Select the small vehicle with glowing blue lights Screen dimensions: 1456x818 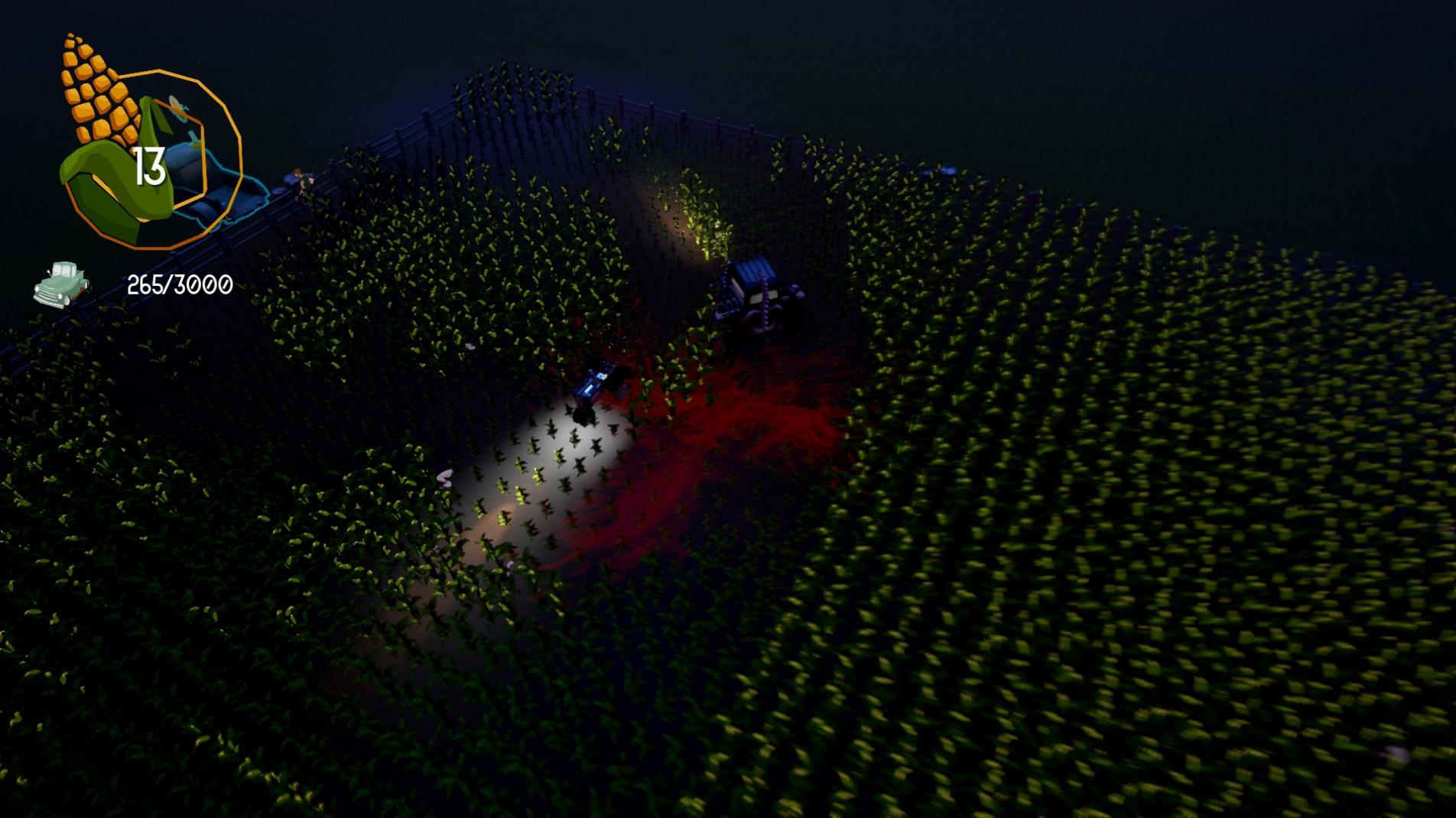pos(595,388)
